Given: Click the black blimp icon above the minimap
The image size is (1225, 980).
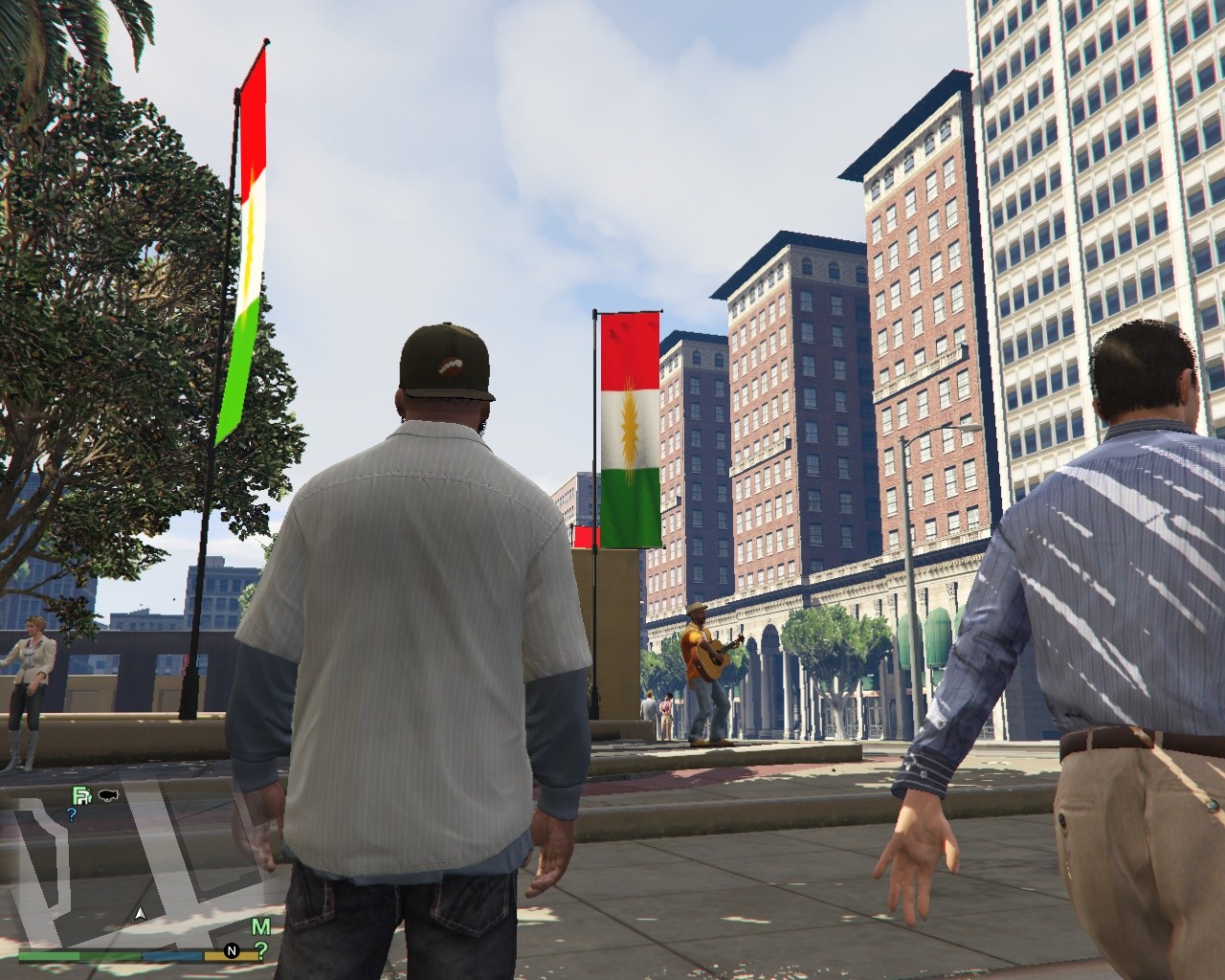Looking at the screenshot, I should click(108, 794).
